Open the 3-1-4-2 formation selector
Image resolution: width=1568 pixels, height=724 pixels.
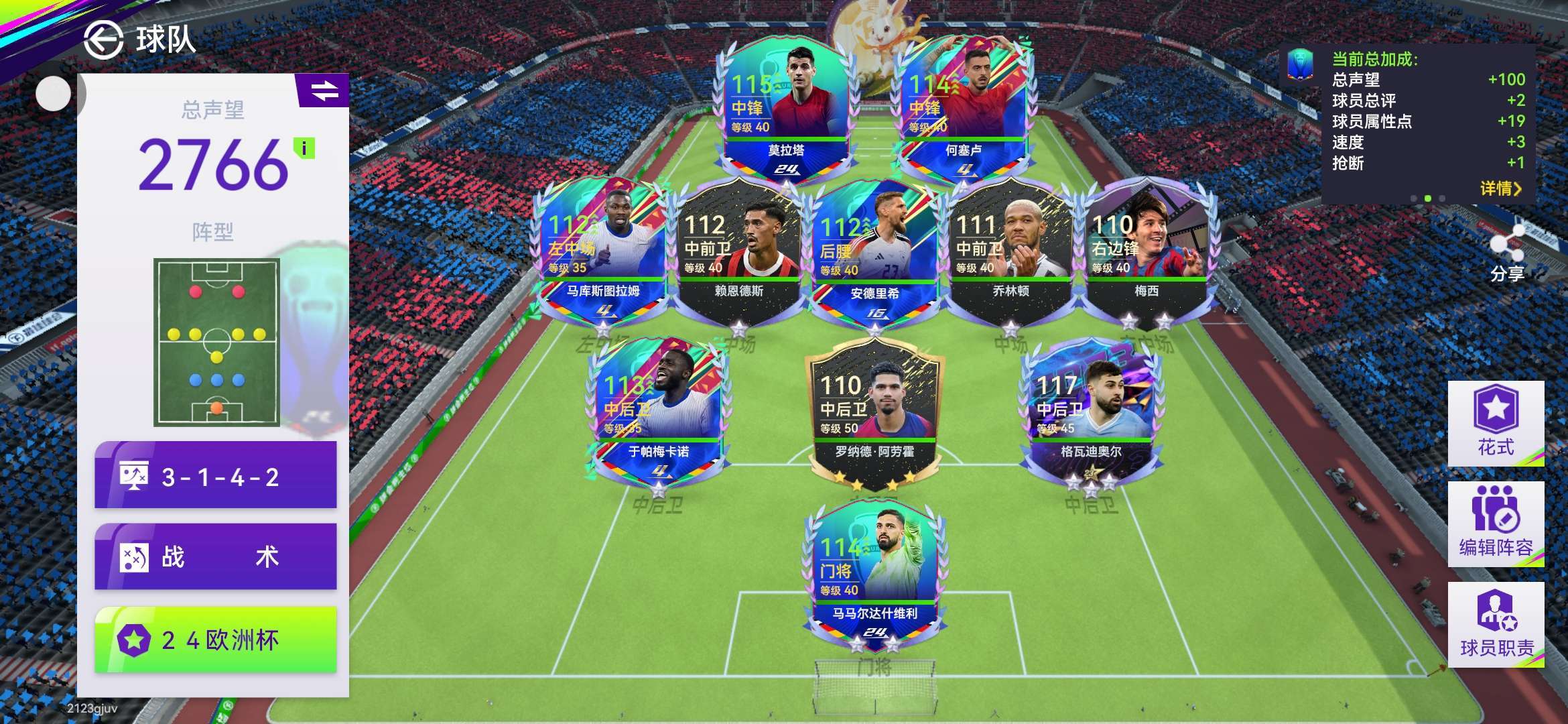tap(215, 476)
